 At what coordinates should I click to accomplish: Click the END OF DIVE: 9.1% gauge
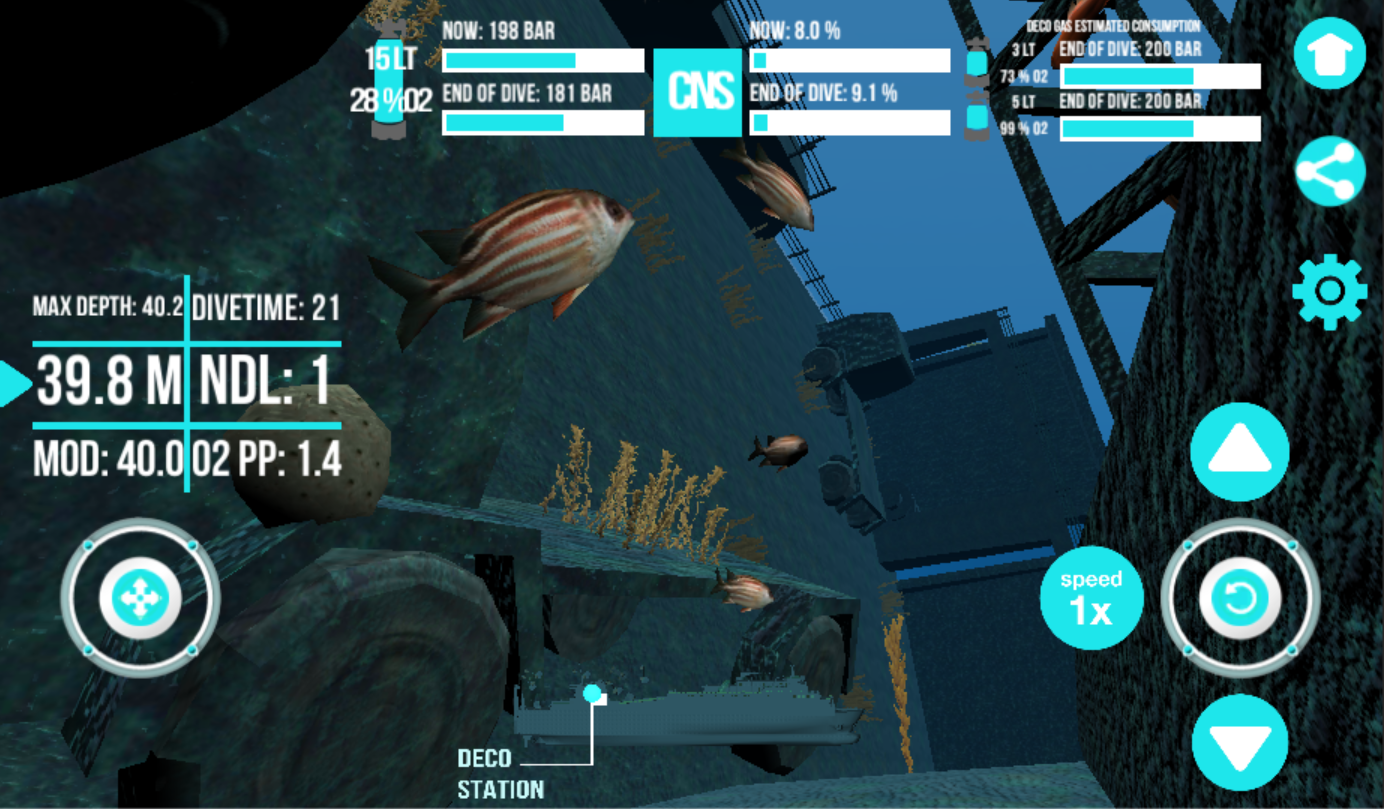pos(850,121)
